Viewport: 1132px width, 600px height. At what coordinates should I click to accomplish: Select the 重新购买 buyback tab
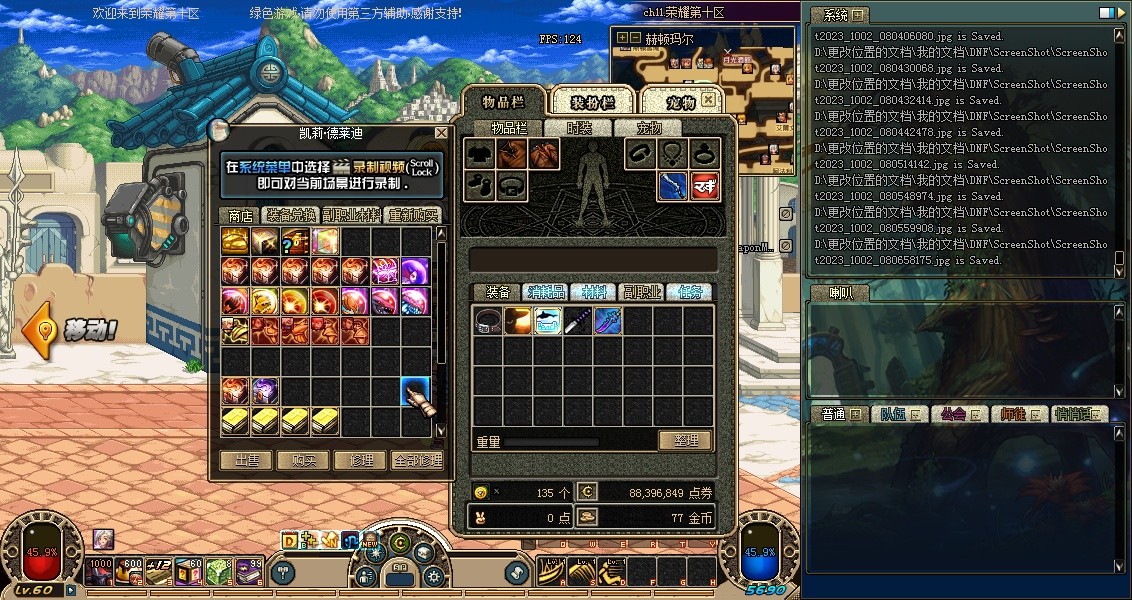tap(413, 215)
